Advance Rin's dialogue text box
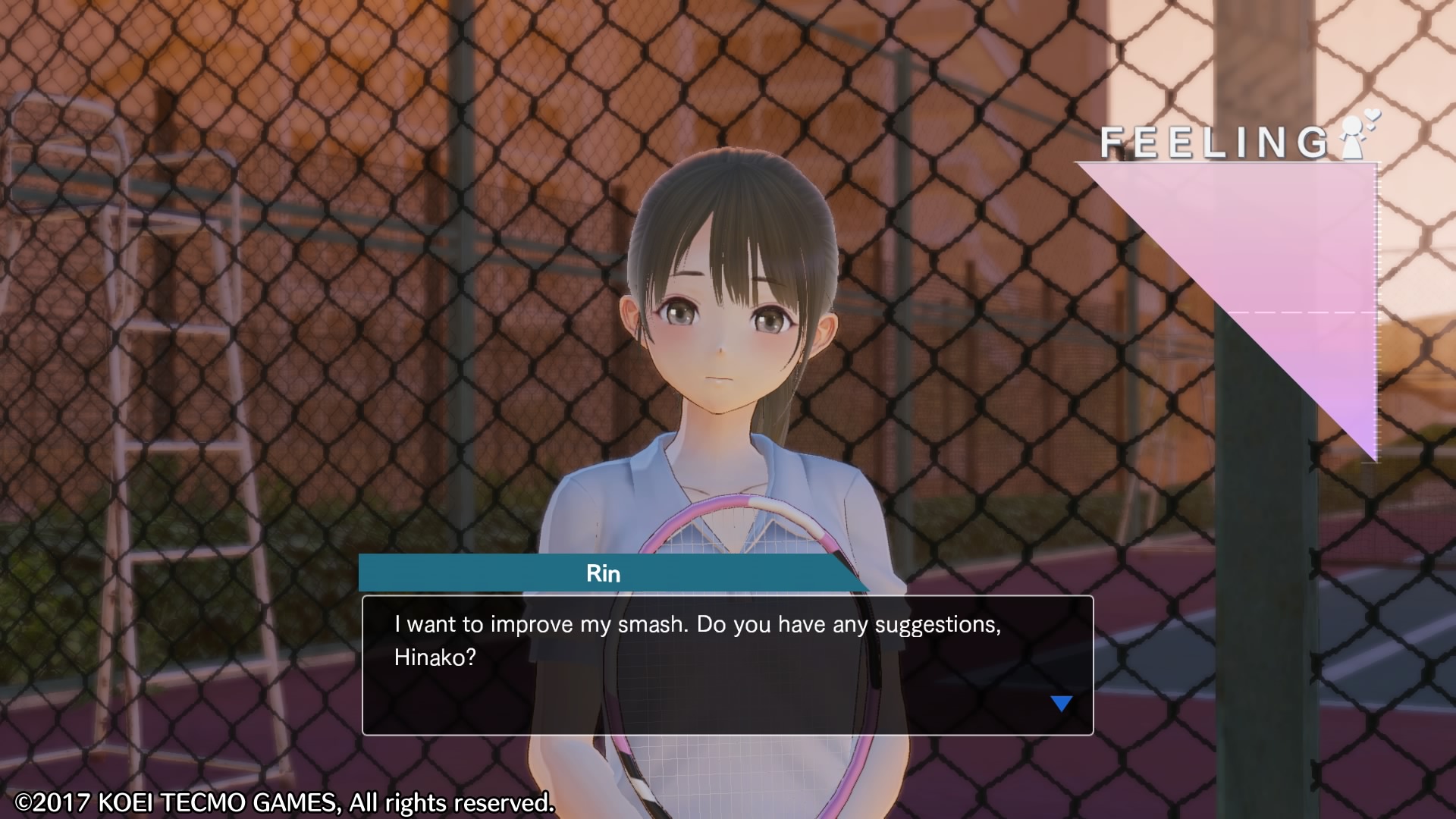The height and width of the screenshot is (819, 1456). coord(726,664)
